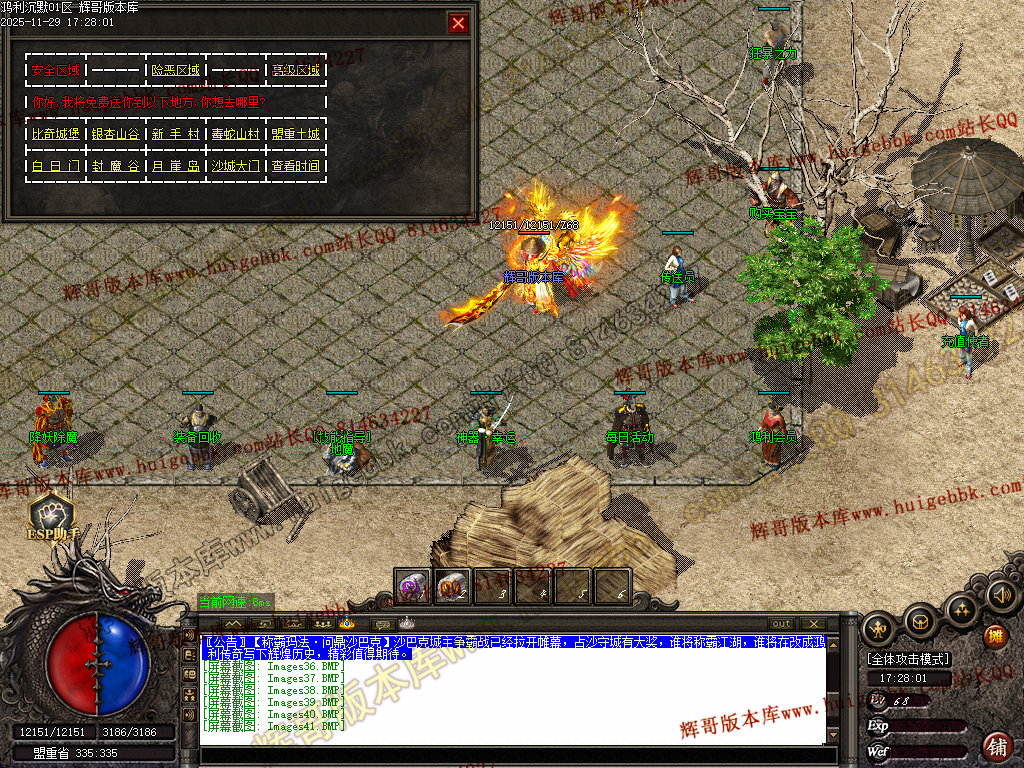
Task: Open the 铺 shop button
Action: [996, 745]
